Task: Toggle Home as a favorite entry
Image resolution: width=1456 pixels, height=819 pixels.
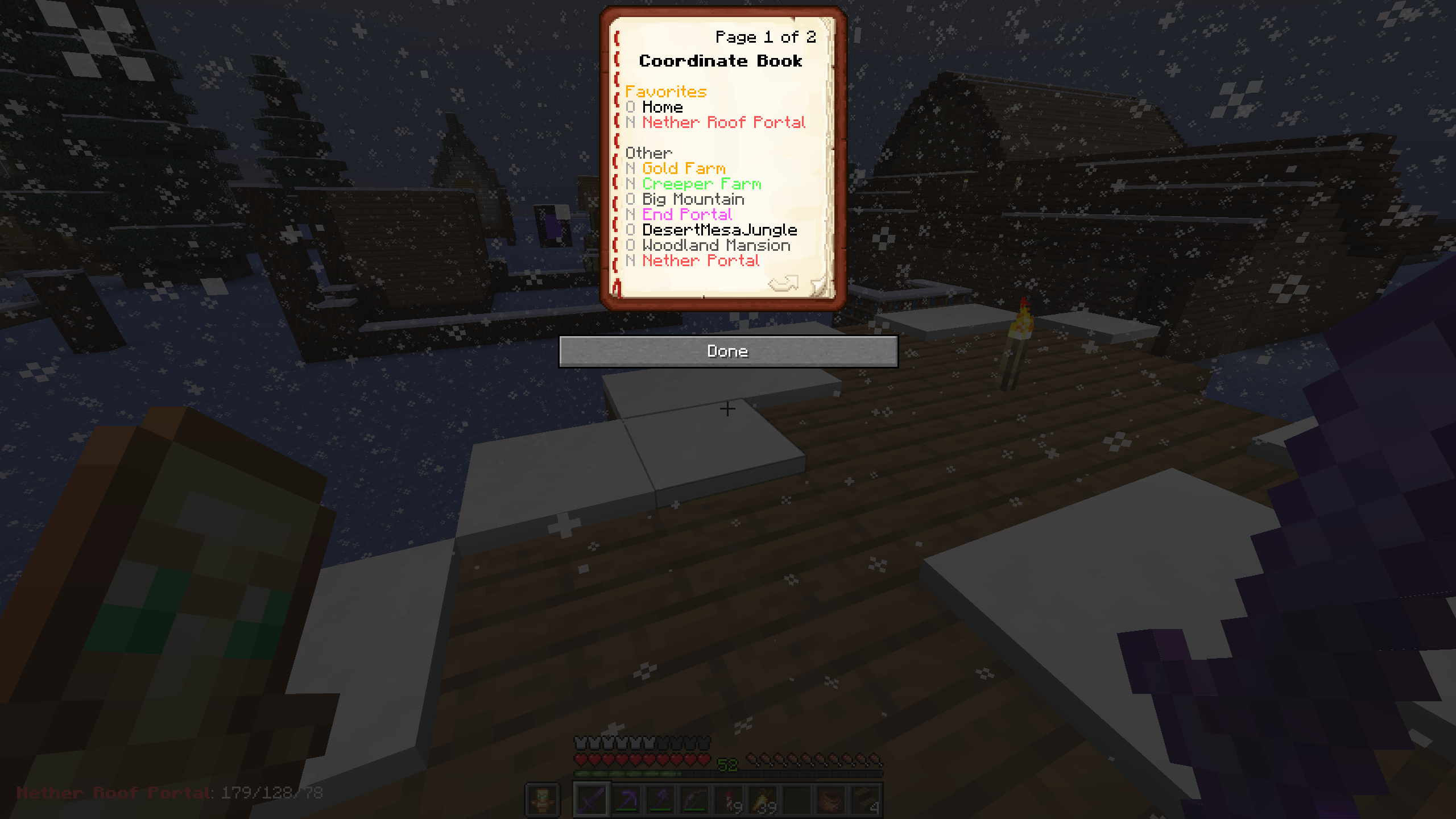Action: pos(629,107)
